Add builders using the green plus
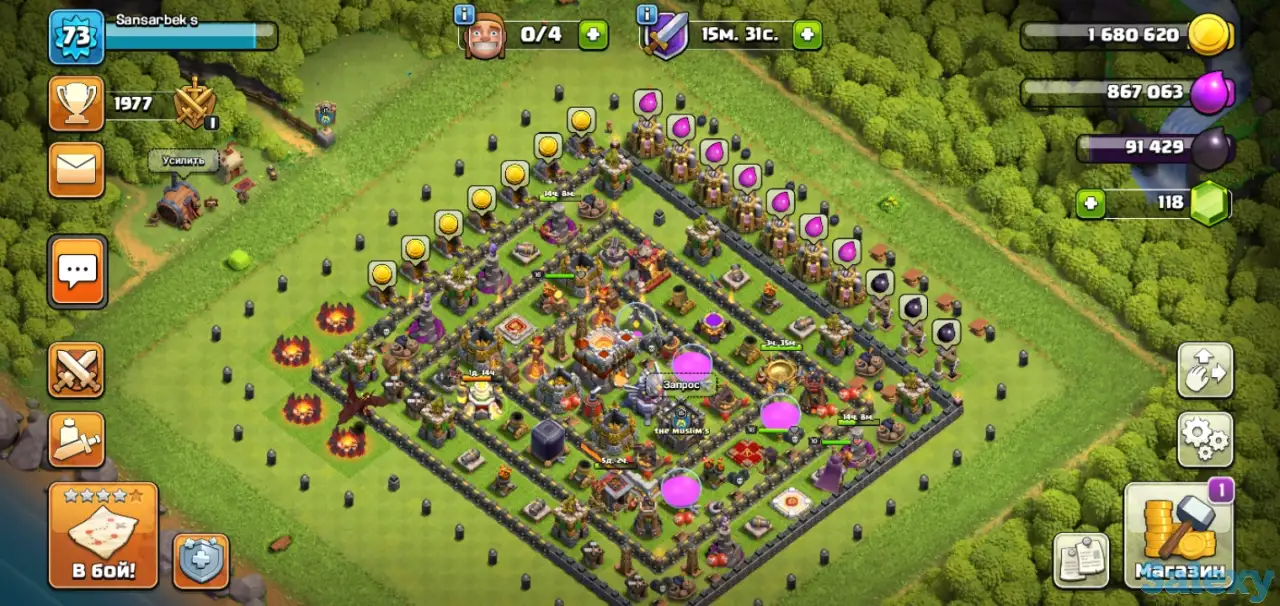 pos(592,35)
